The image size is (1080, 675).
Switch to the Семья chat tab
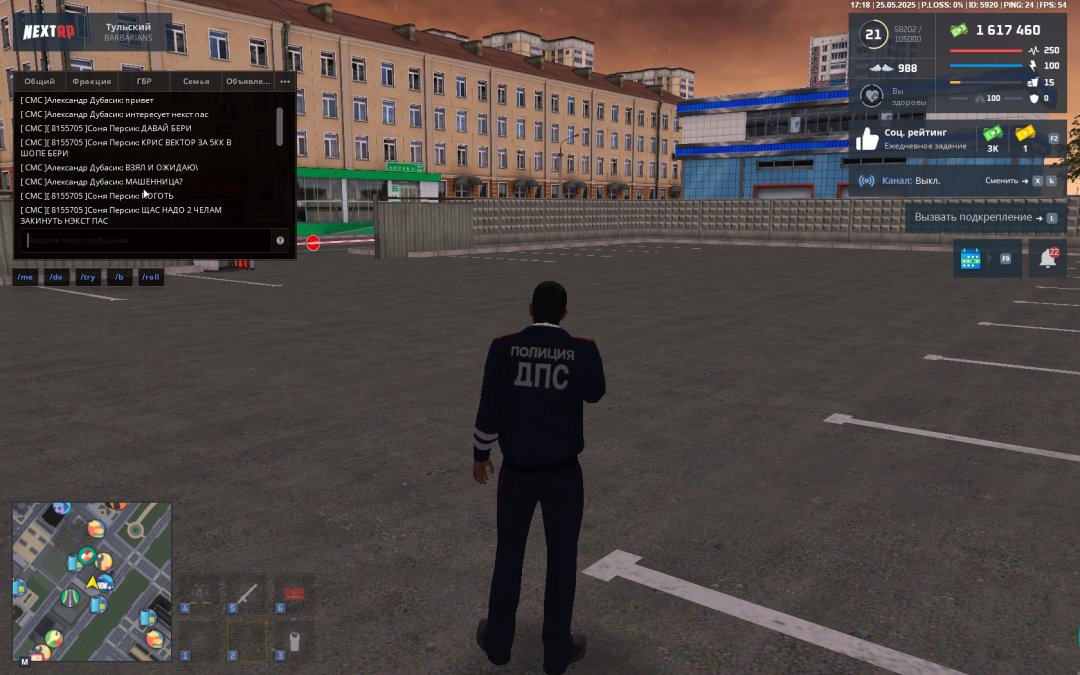pyautogui.click(x=196, y=81)
